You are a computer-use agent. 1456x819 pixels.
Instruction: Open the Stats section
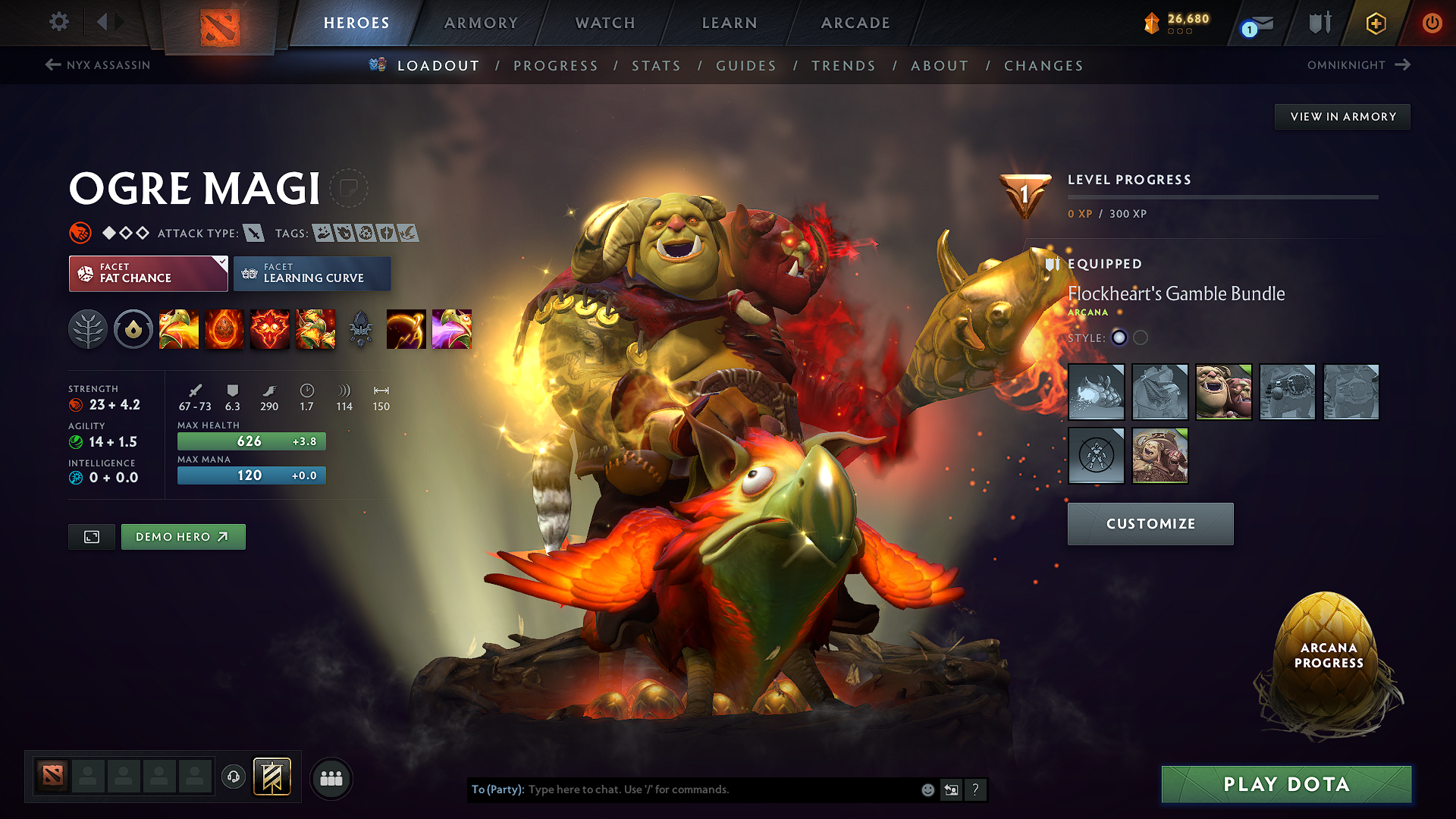tap(657, 66)
